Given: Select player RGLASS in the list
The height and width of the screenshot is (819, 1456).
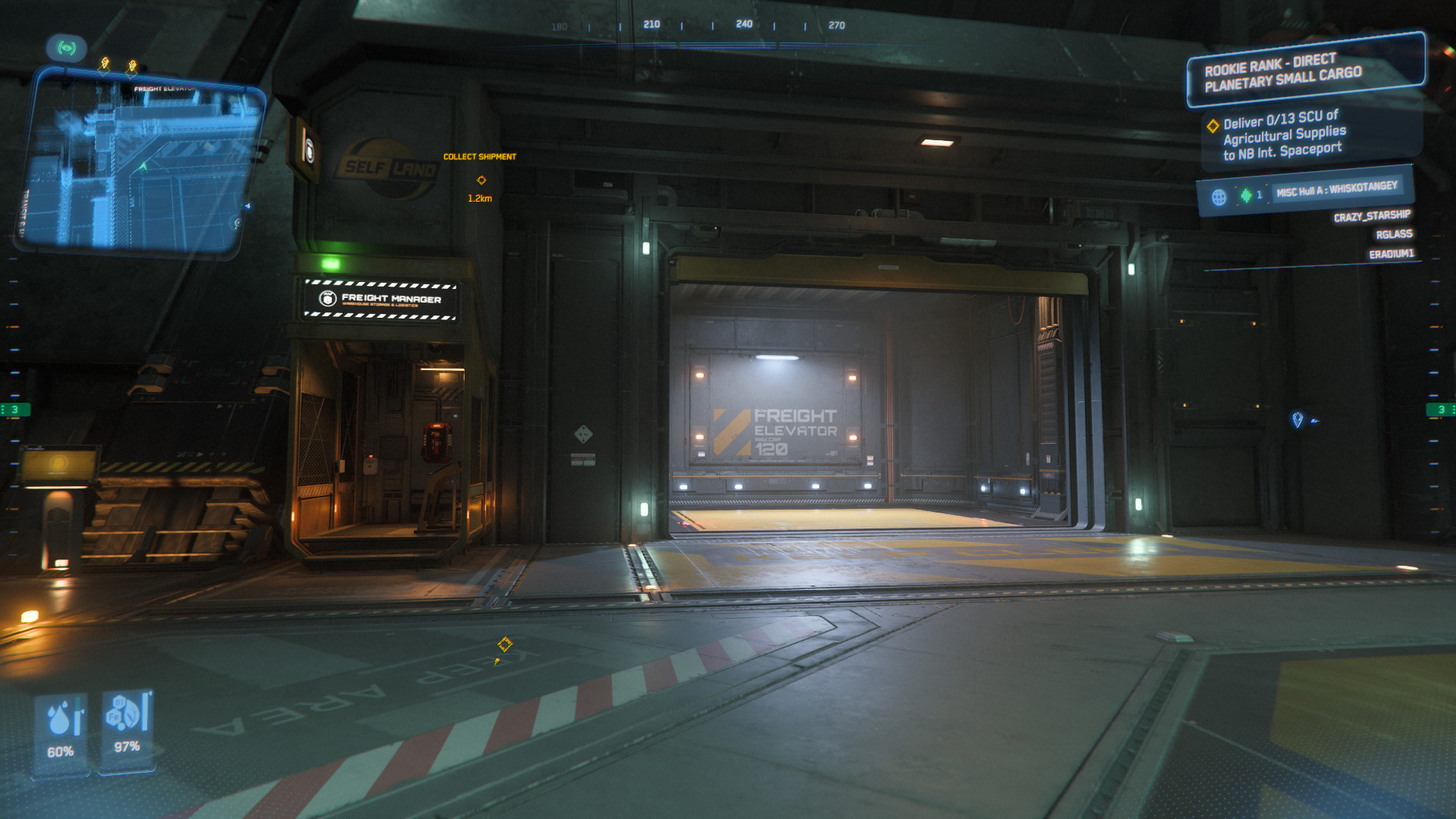Looking at the screenshot, I should click(1394, 234).
